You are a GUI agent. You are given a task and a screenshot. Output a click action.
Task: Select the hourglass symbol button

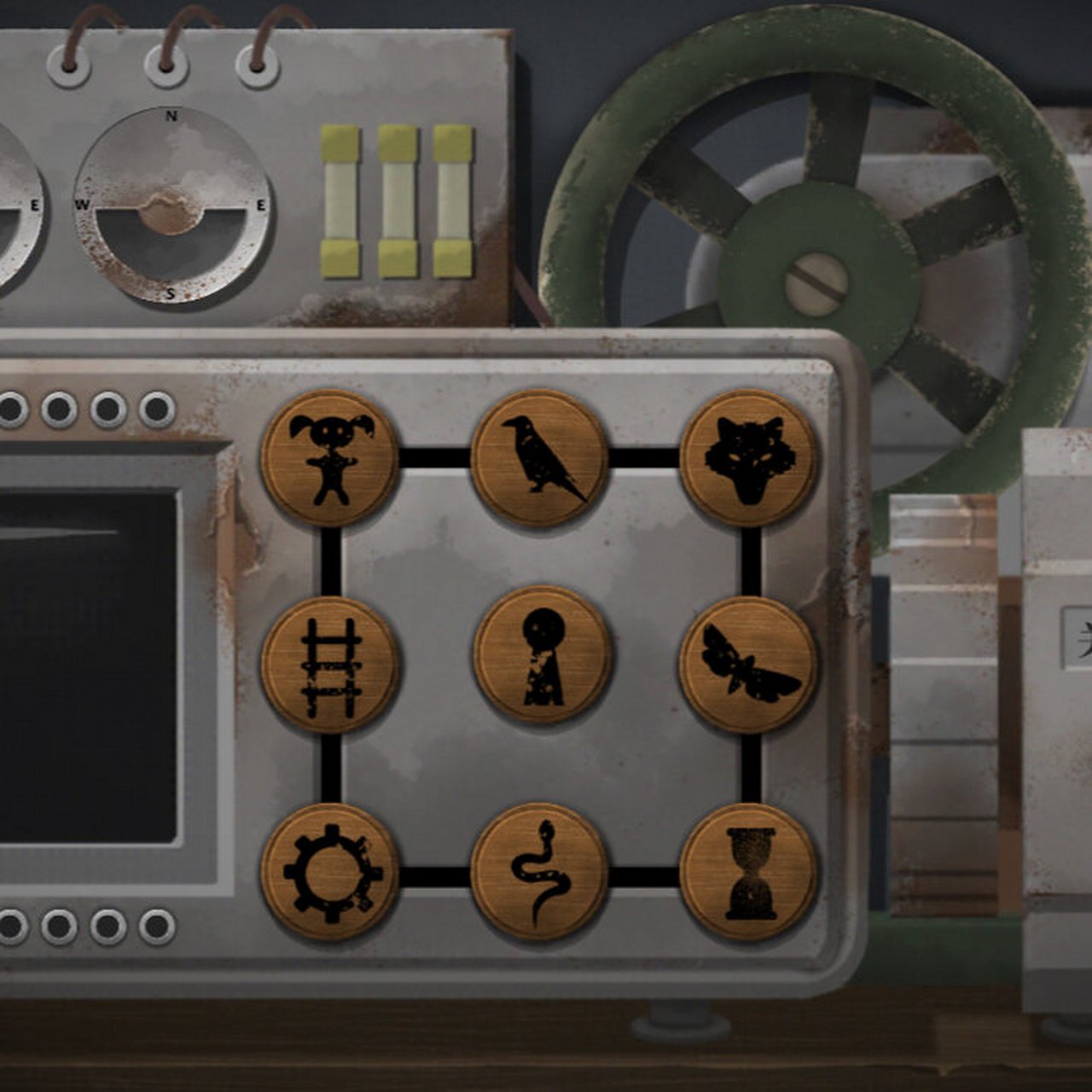coord(749,872)
